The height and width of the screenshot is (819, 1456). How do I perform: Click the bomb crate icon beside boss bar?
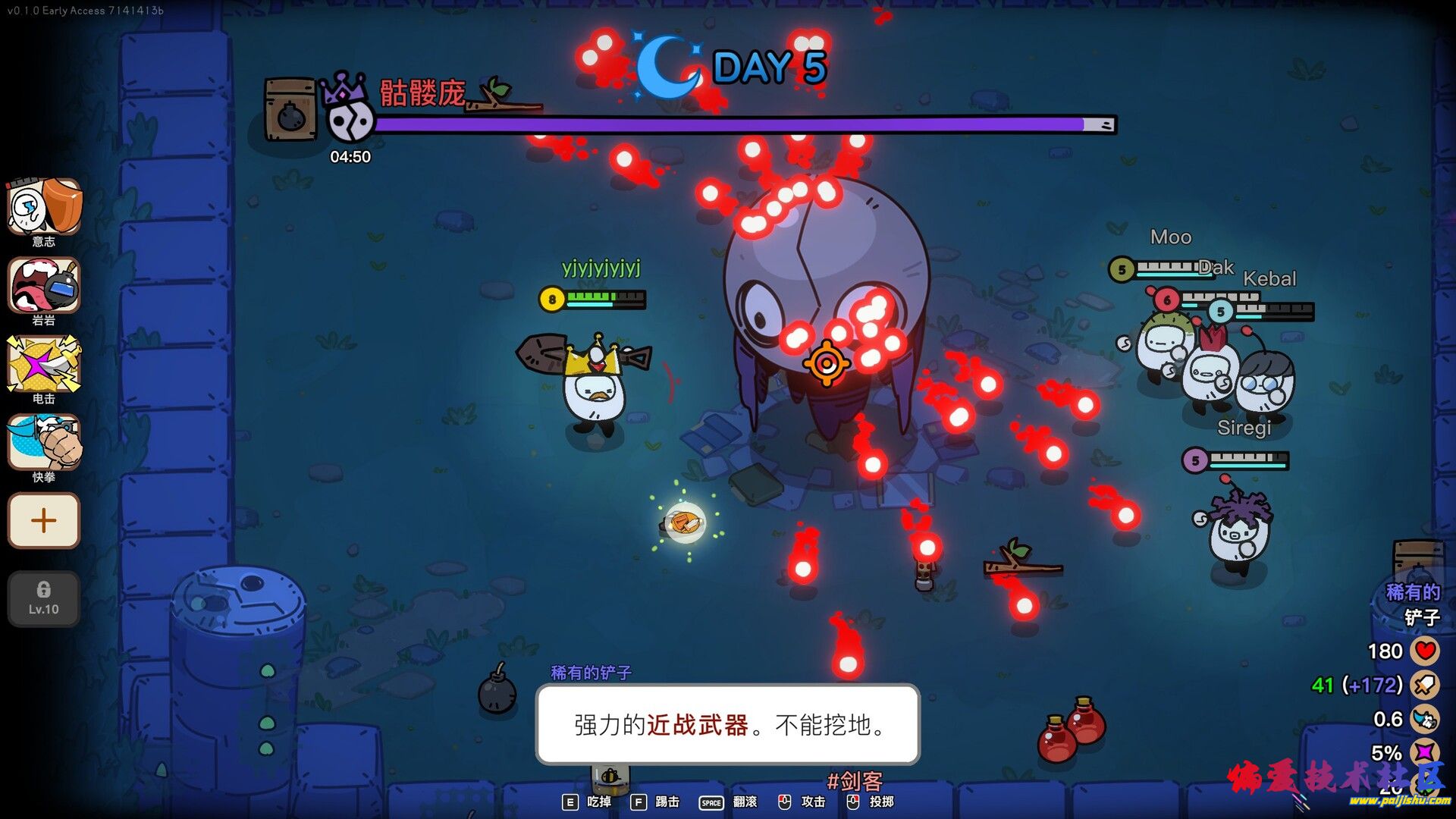(x=290, y=110)
